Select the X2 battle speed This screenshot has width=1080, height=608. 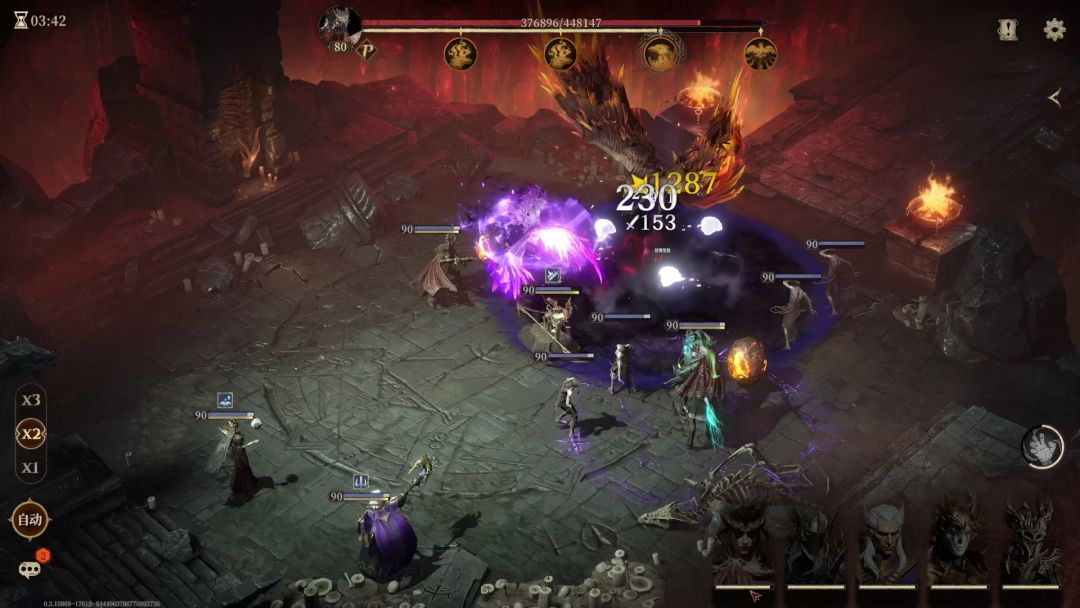click(x=31, y=434)
